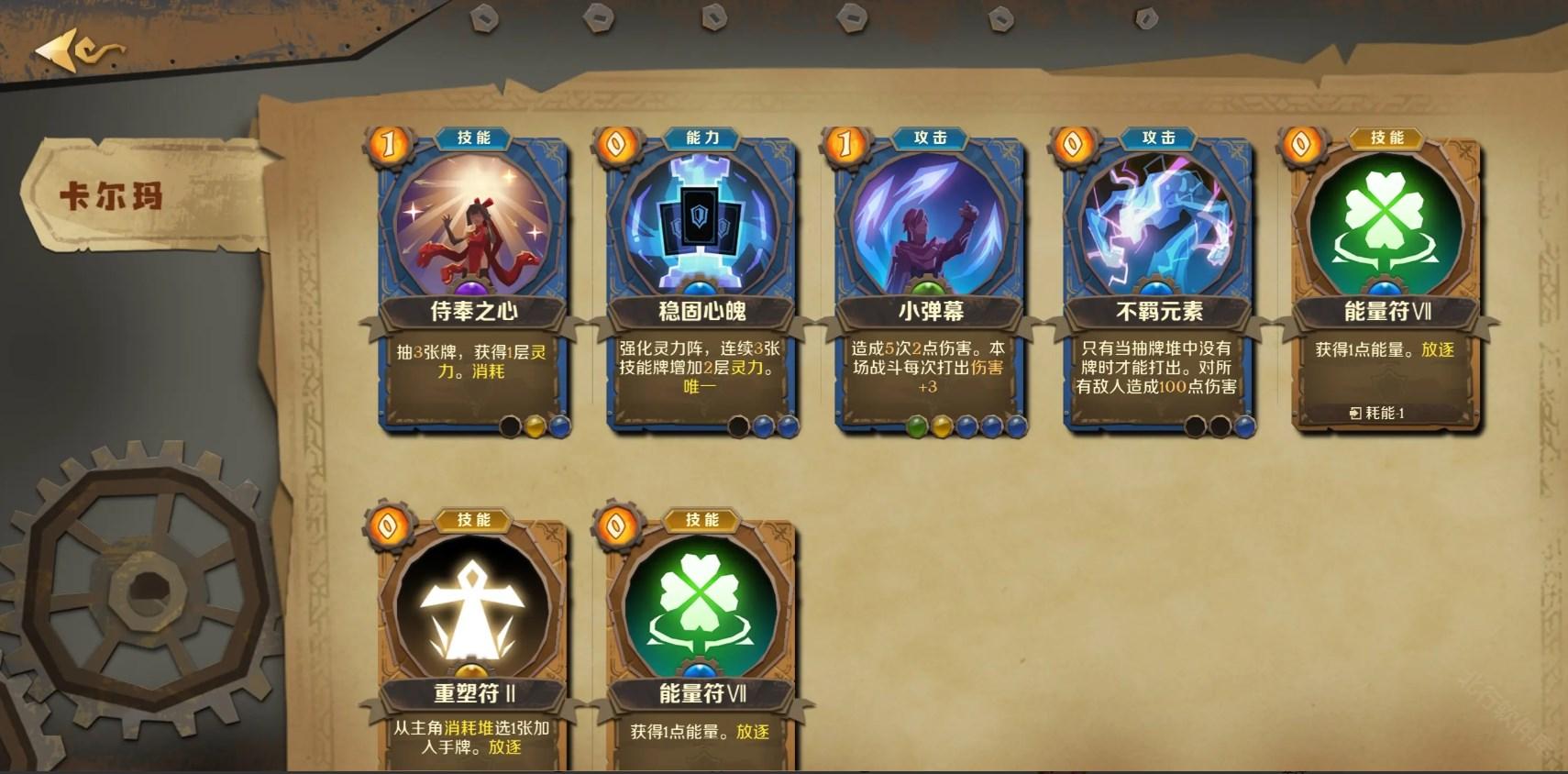Screen dimensions: 1568x774
Task: Toggle the gold gem under 侍奉之心
Action: tap(536, 426)
